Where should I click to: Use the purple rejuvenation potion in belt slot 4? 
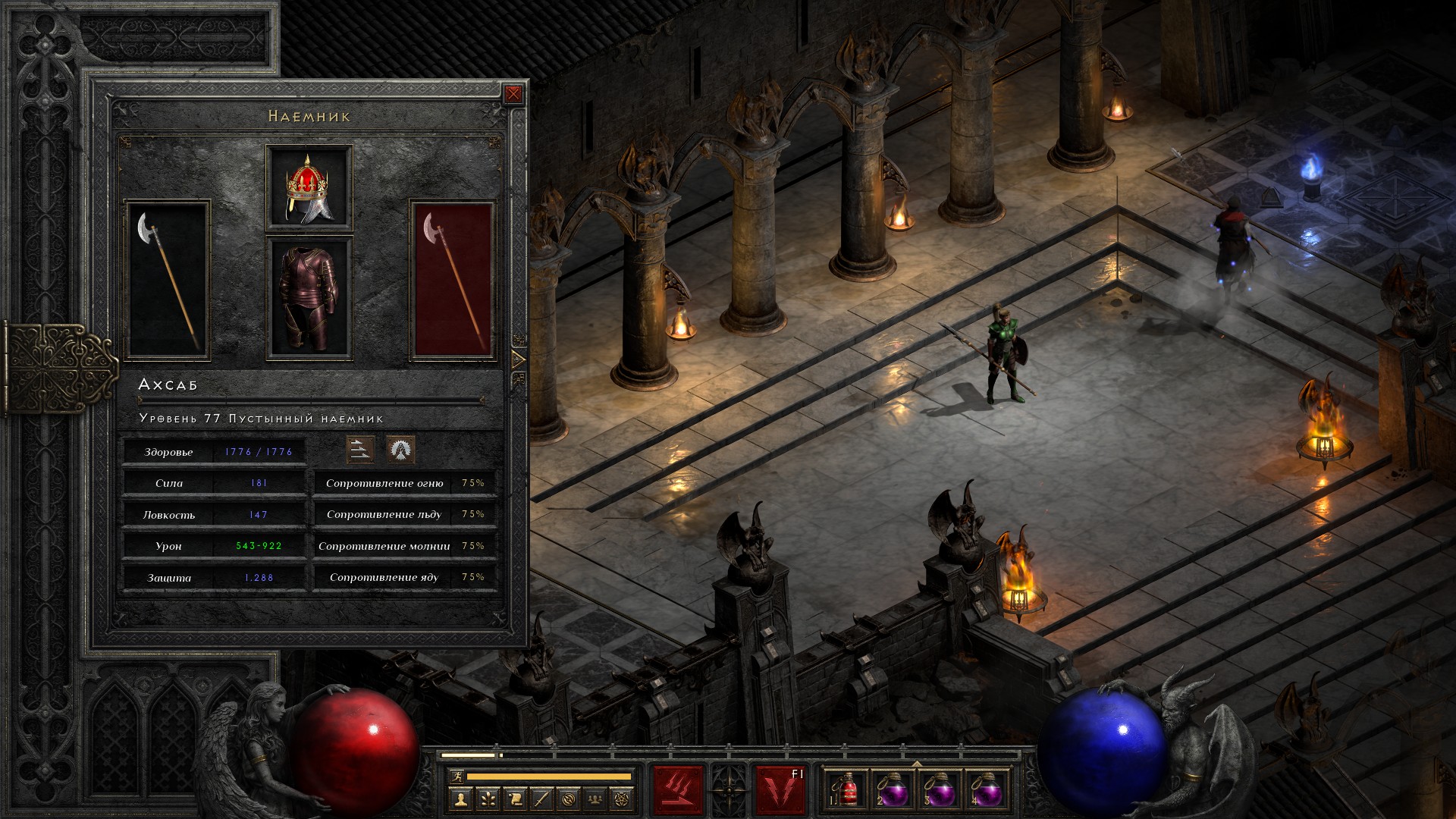pyautogui.click(x=986, y=792)
